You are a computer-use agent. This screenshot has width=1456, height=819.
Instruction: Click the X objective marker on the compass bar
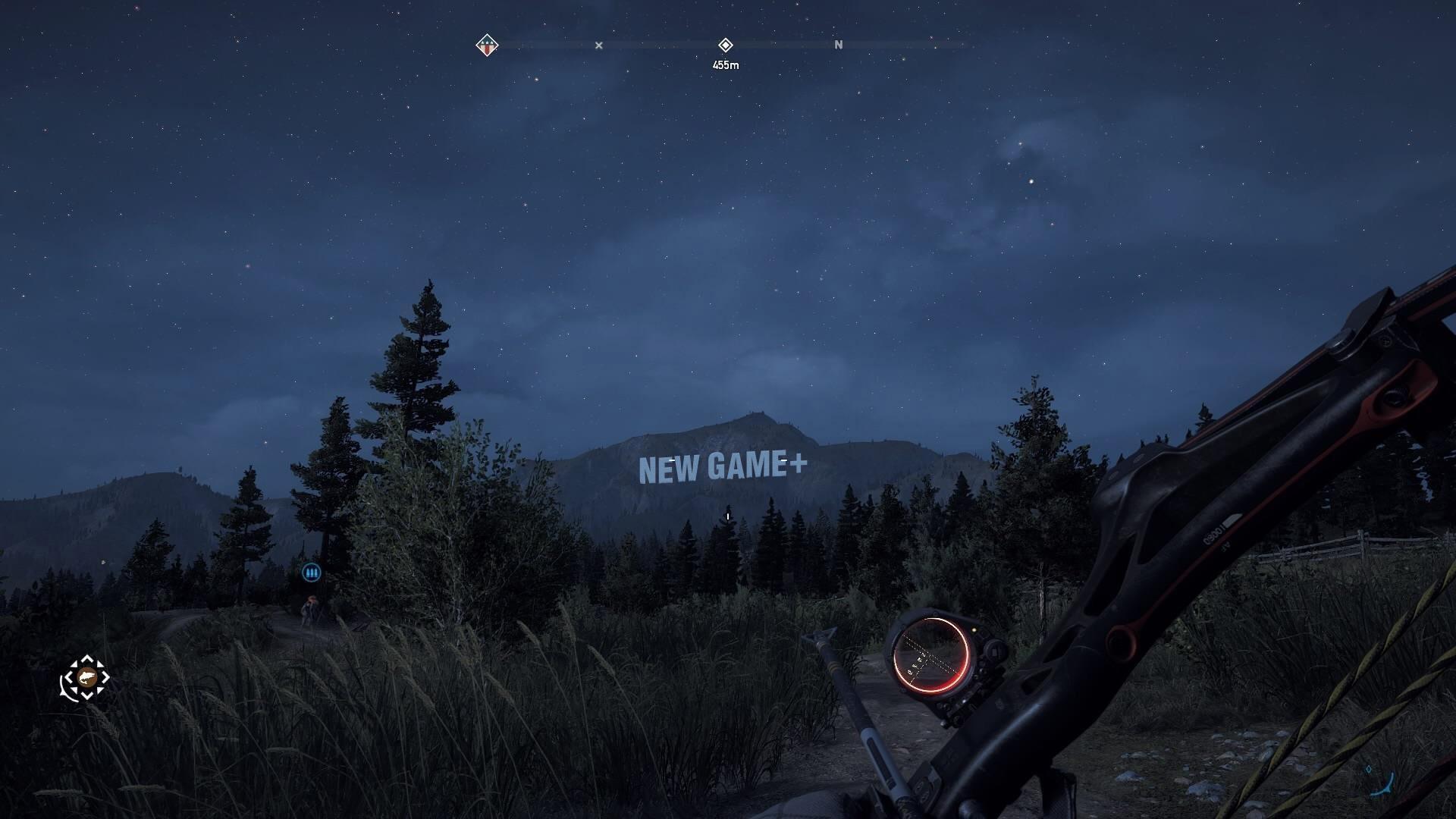pyautogui.click(x=598, y=45)
